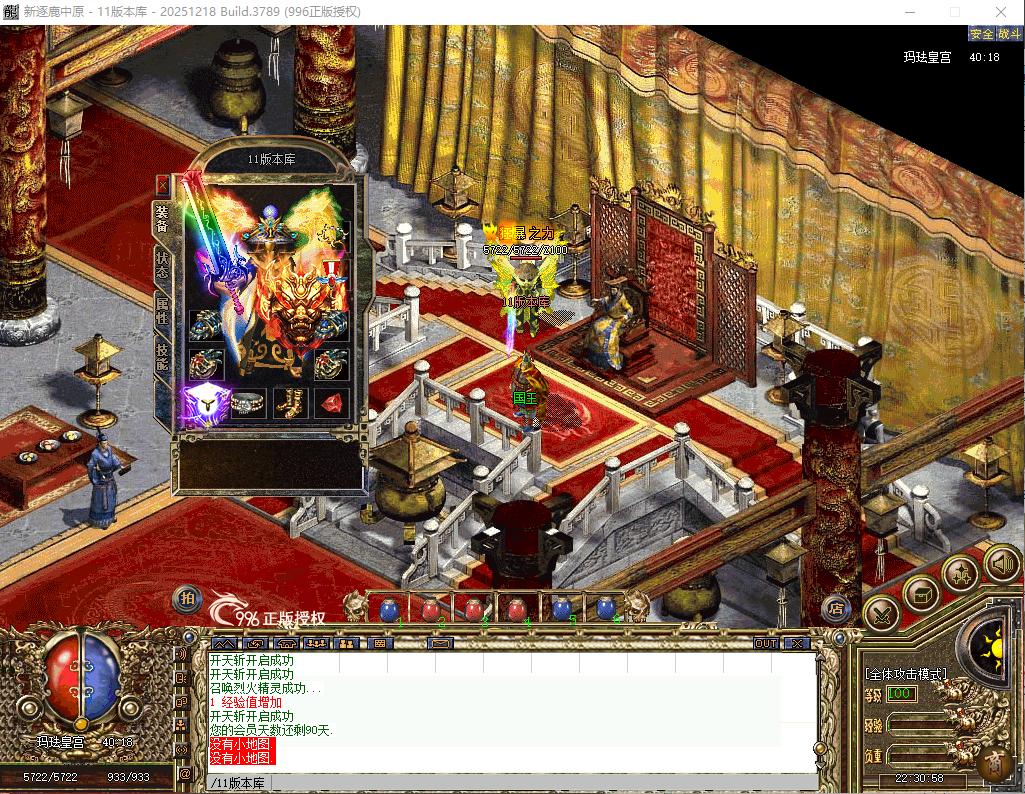Click the OUT button above the chat
1025x794 pixels.
(x=766, y=643)
